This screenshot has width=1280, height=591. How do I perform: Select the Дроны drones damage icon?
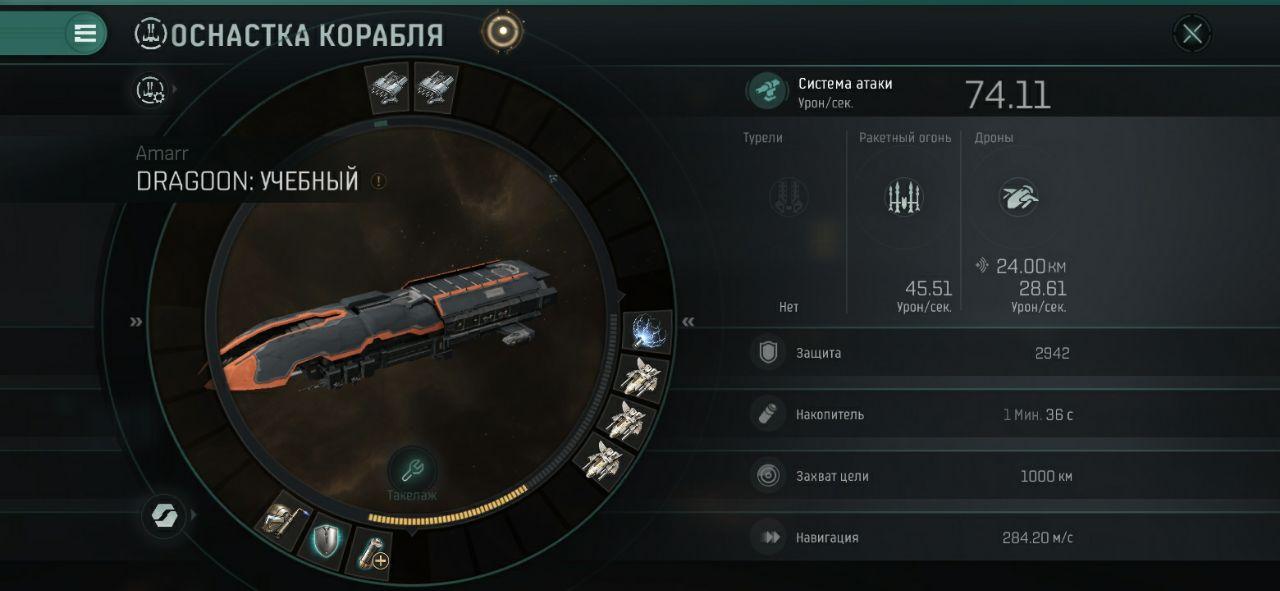1018,197
